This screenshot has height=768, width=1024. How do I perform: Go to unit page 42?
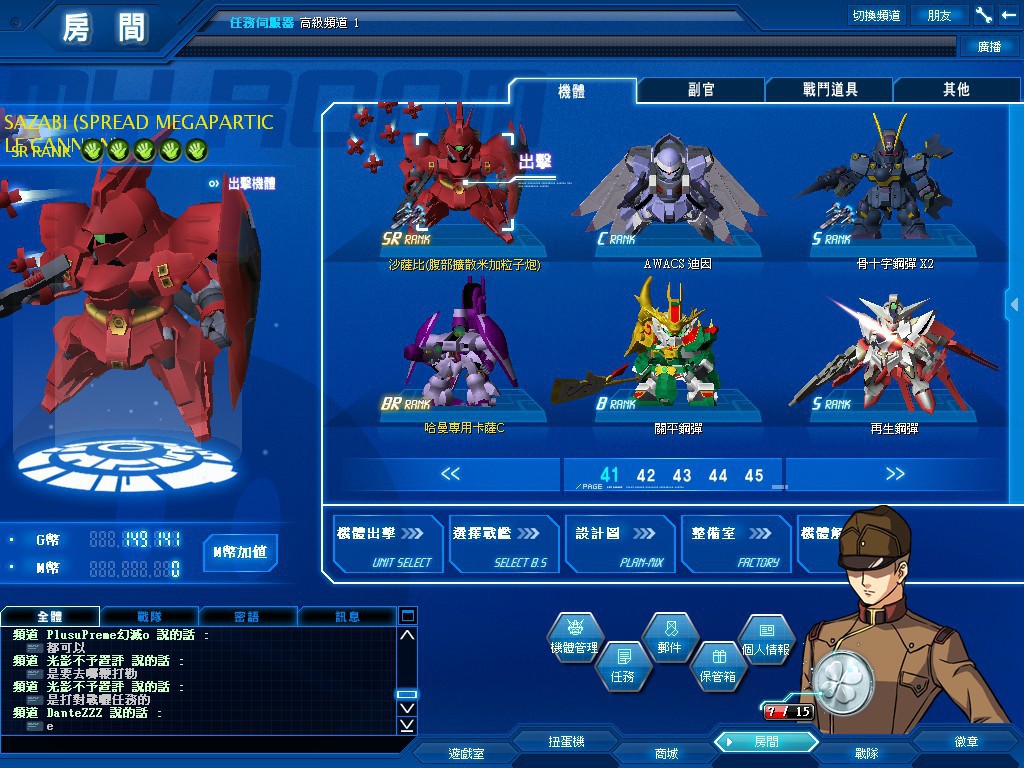coord(646,476)
